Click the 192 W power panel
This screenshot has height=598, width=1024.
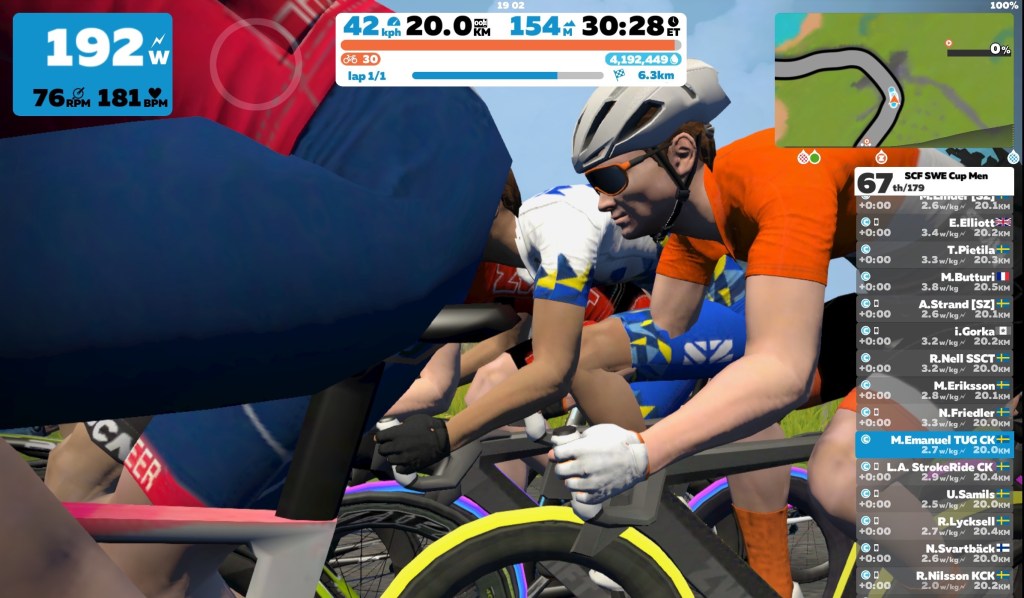click(x=92, y=63)
